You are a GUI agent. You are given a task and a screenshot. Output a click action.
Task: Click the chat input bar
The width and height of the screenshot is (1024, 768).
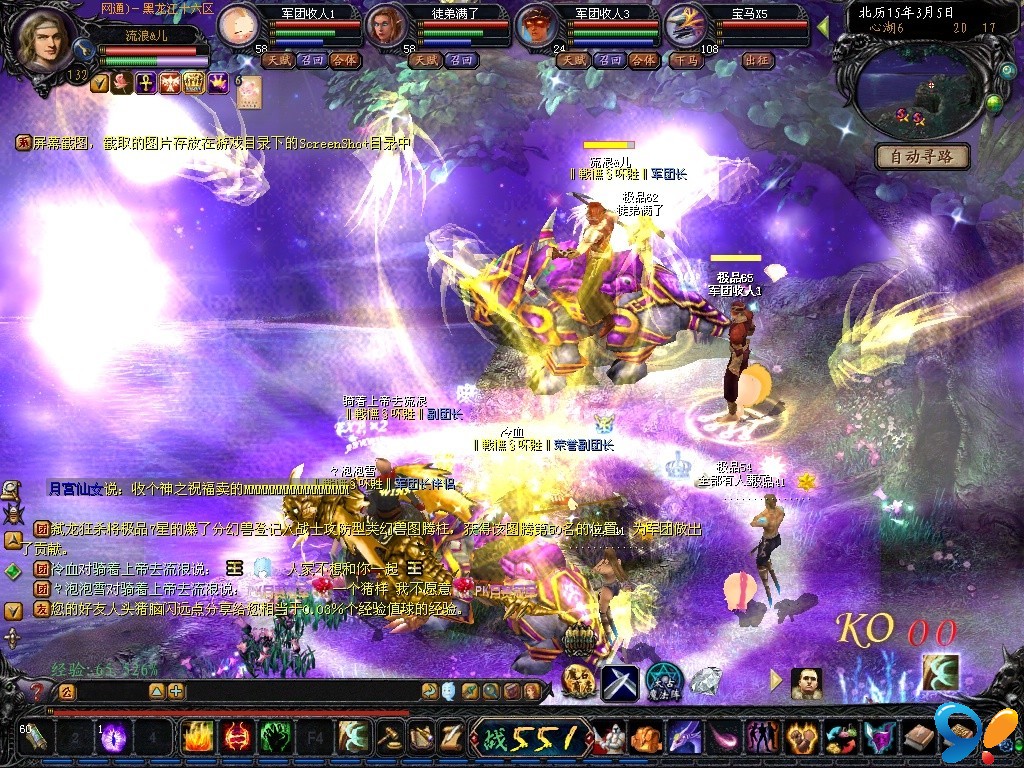[x=112, y=690]
